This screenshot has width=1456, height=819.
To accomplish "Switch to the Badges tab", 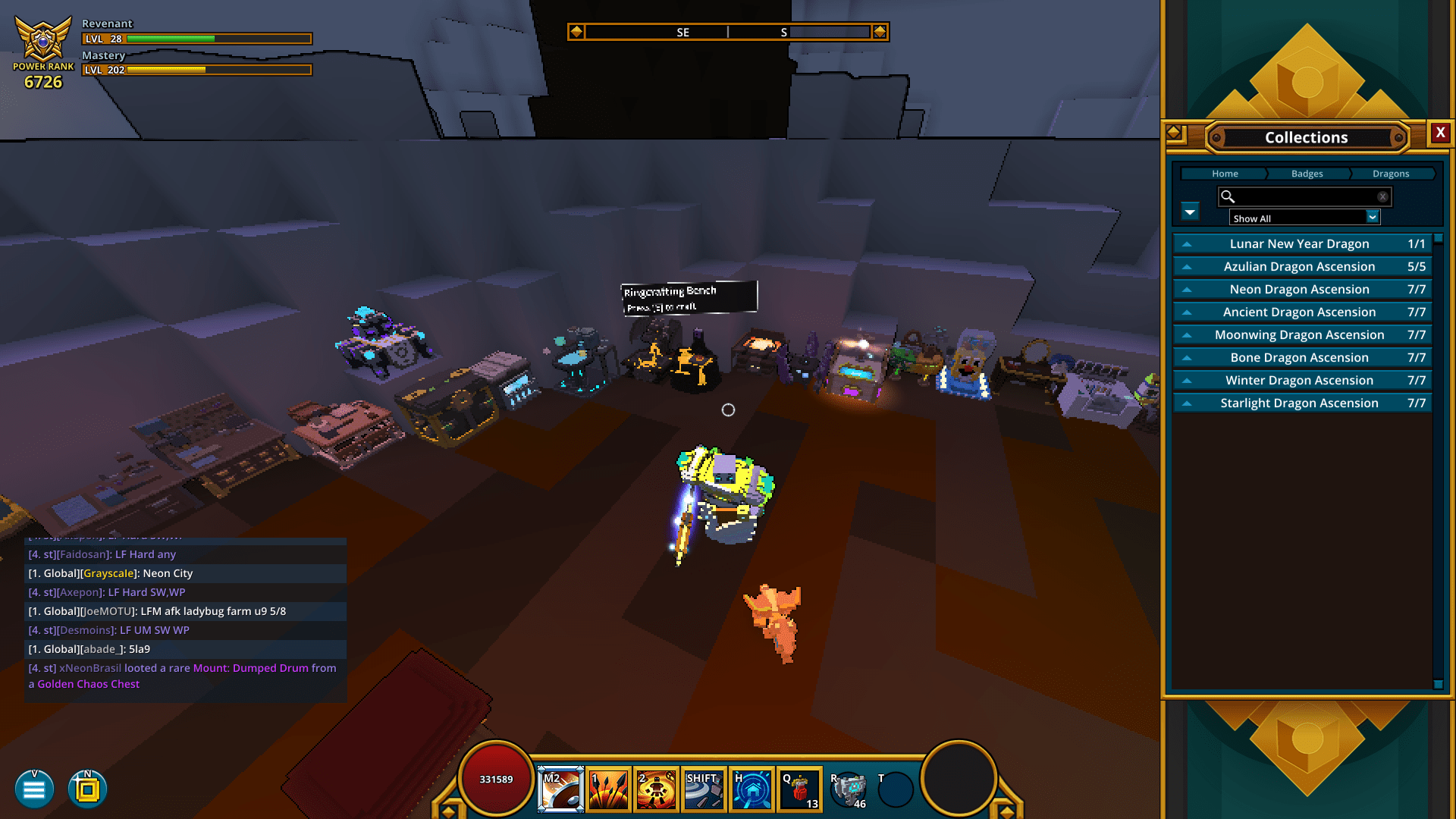I will click(1306, 174).
